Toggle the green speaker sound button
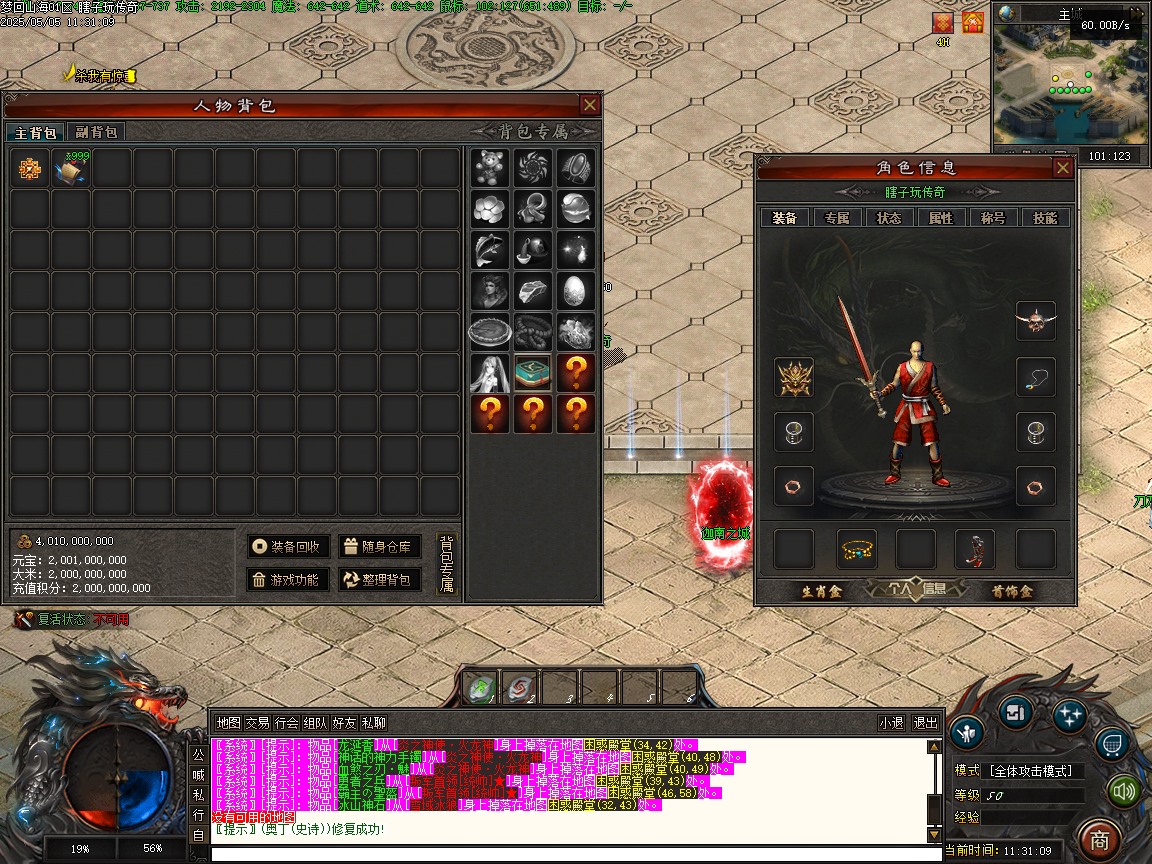Screen dimensions: 1152x864 click(1125, 792)
